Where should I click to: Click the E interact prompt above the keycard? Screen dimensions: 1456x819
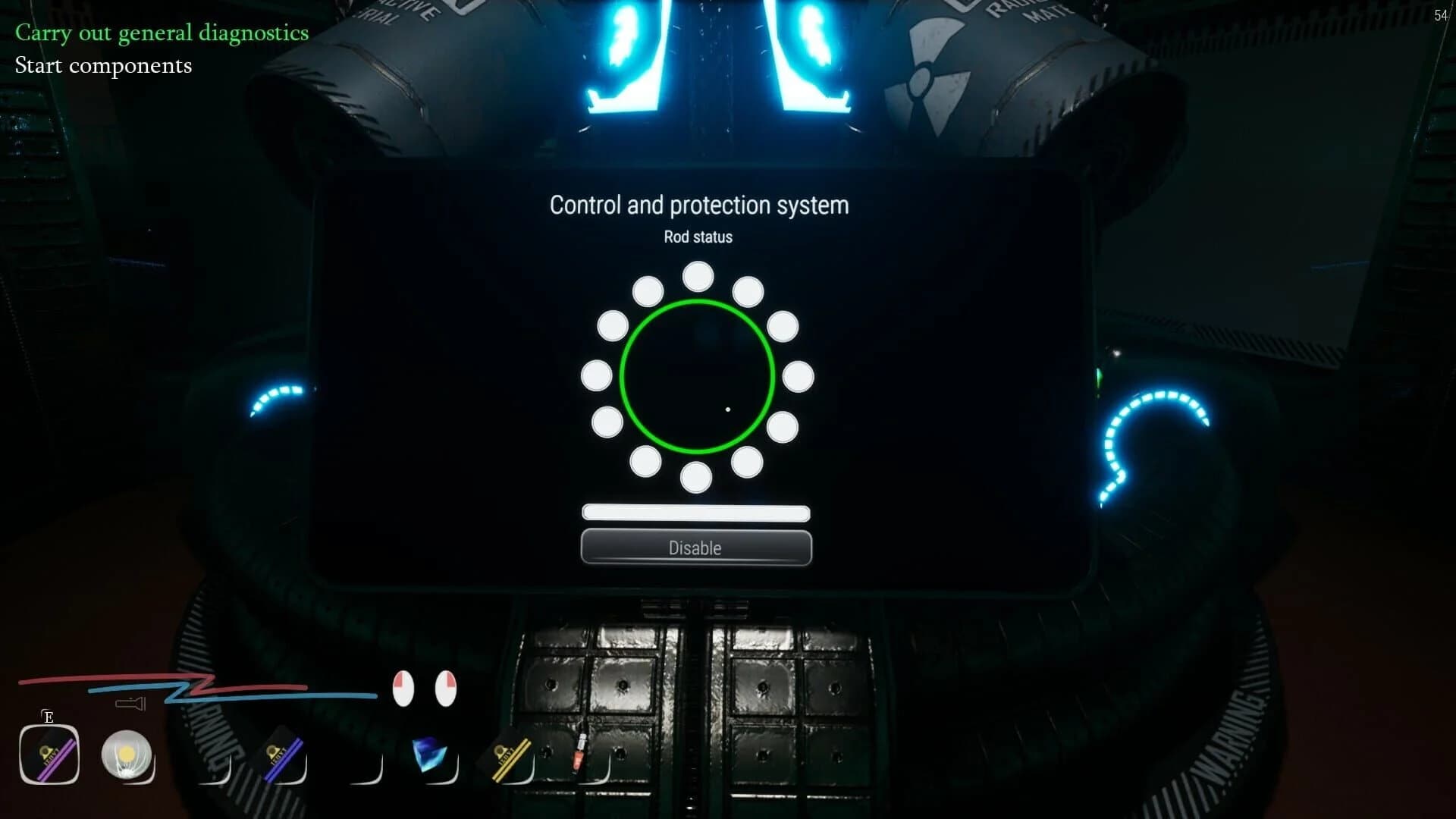pyautogui.click(x=48, y=715)
